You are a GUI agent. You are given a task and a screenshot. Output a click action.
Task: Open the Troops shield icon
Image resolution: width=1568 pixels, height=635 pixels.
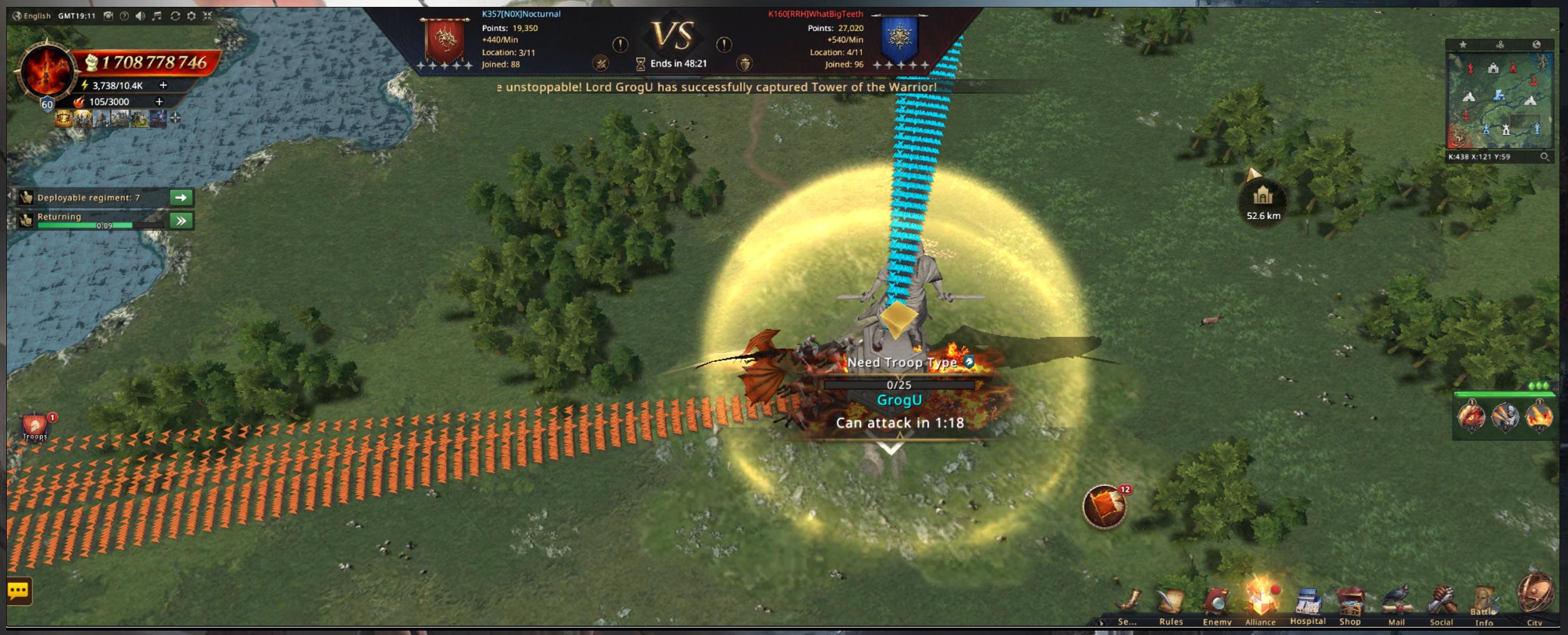pyautogui.click(x=35, y=427)
